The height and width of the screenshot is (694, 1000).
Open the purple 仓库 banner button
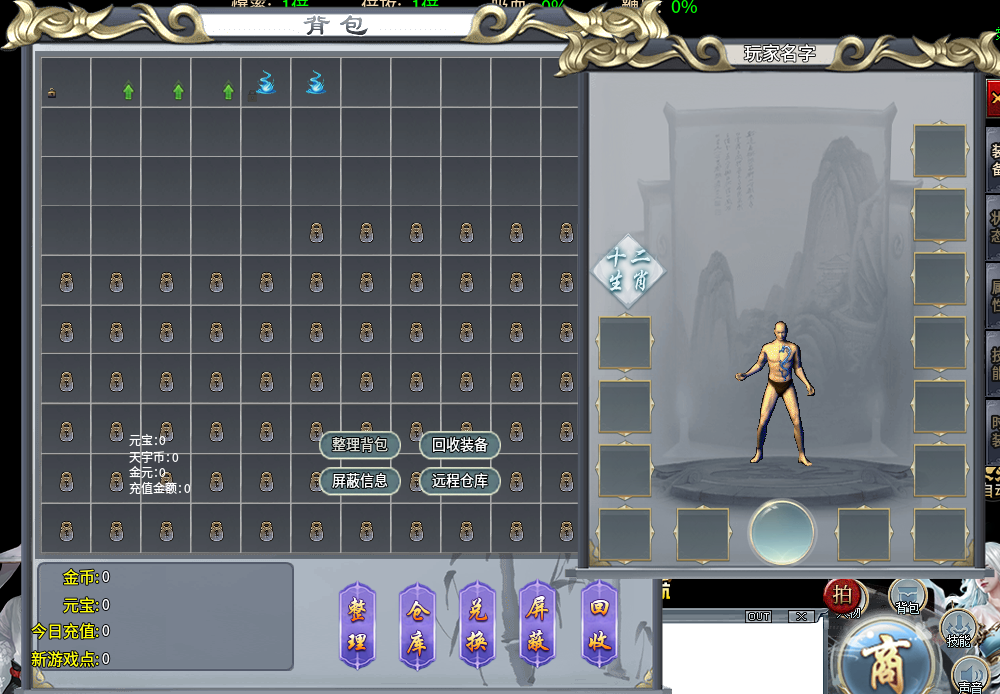point(417,625)
